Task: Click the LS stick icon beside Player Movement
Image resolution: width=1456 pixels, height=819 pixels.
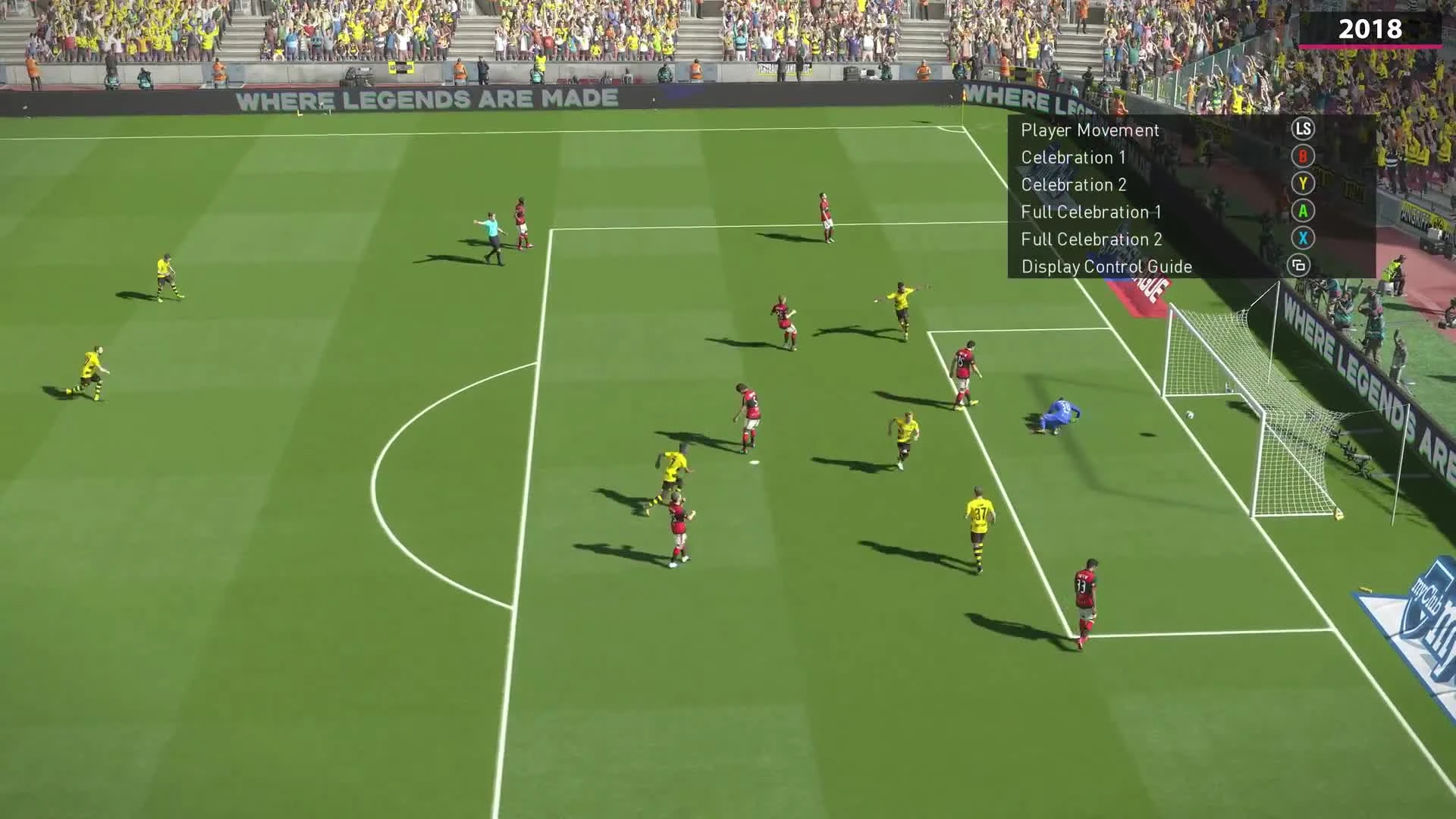Action: (1302, 130)
